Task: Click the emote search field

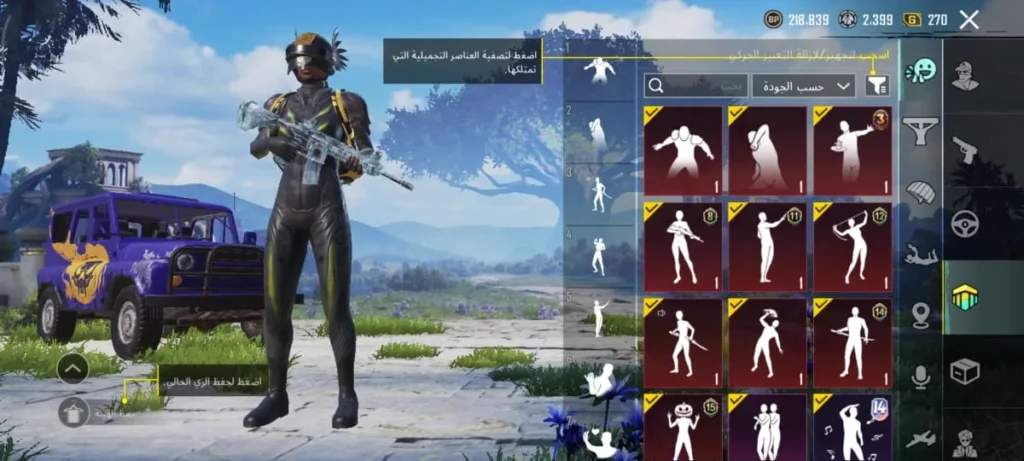Action: [695, 86]
